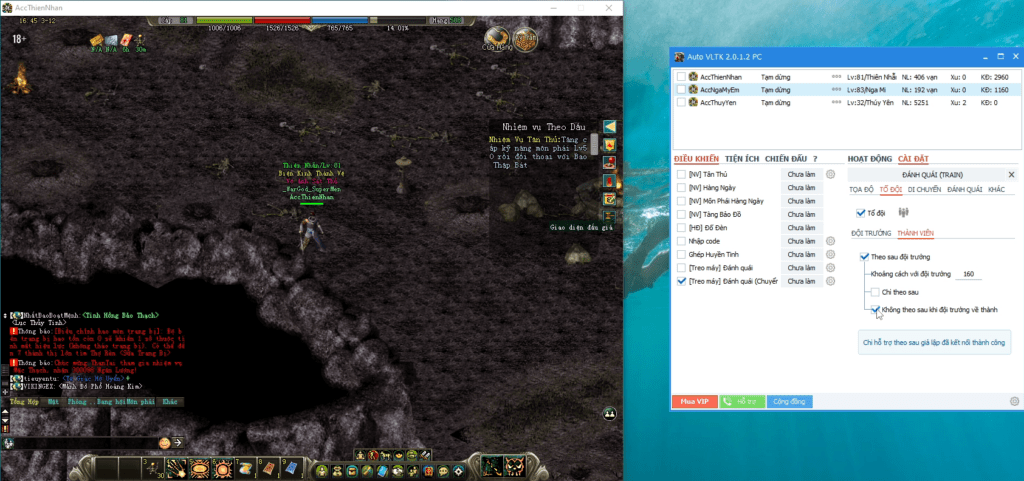The image size is (1024, 481).
Task: Close the ĐÁNH QUÁI (TRAIN) settings panel
Action: (1011, 174)
